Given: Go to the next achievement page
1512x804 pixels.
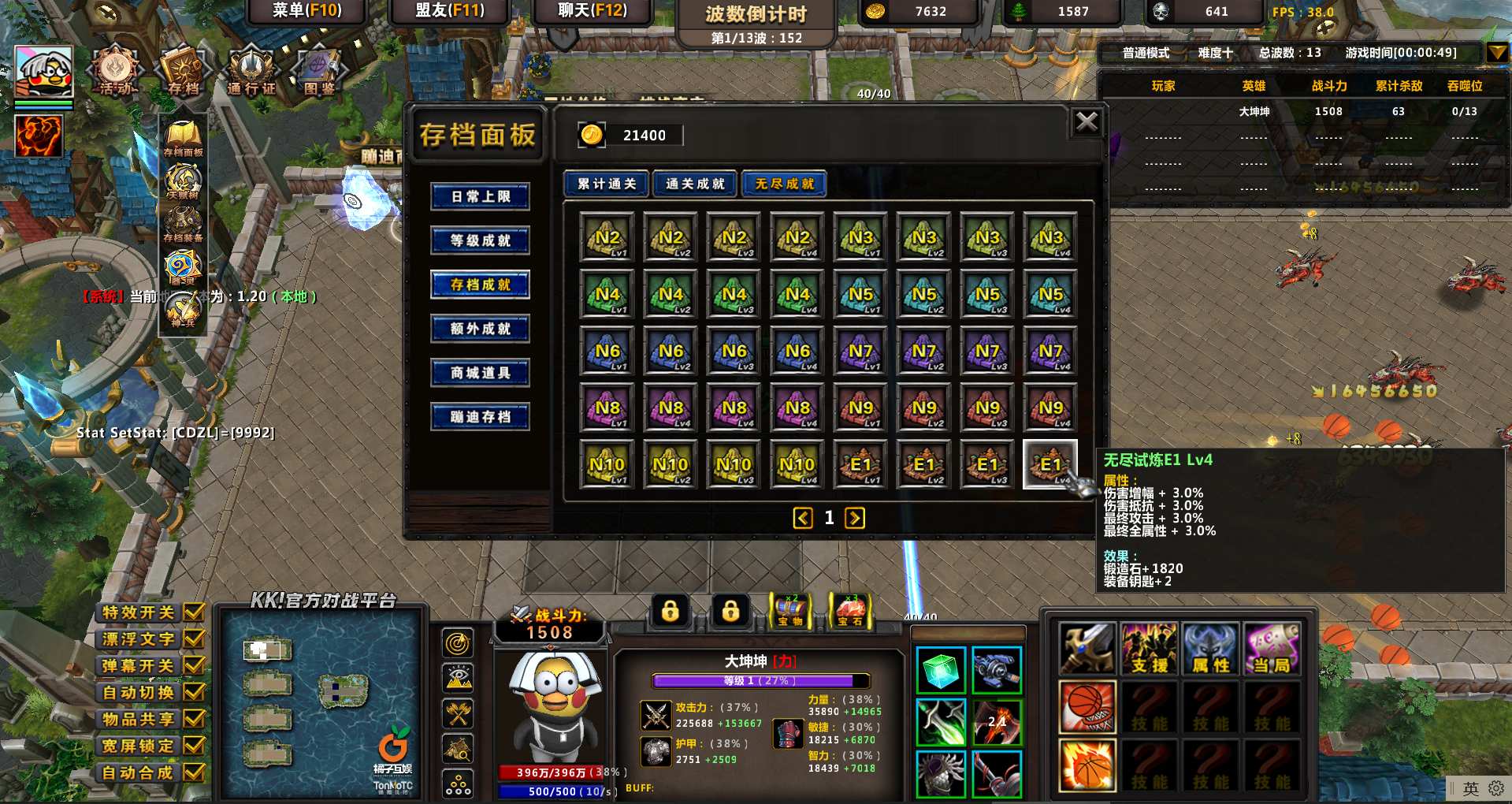Looking at the screenshot, I should coord(855,518).
